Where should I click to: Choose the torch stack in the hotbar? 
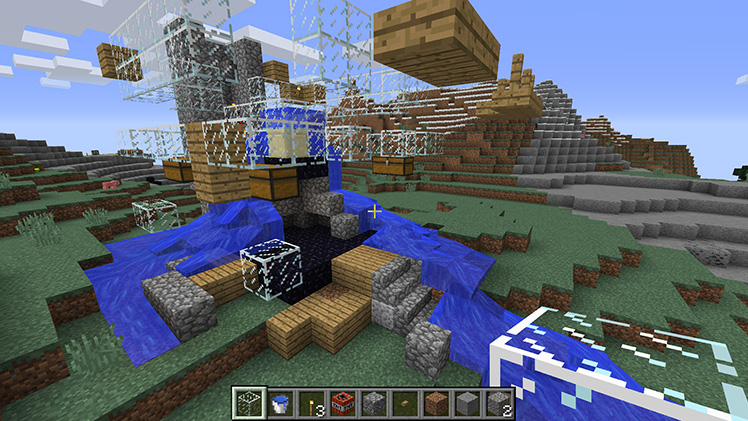click(310, 404)
